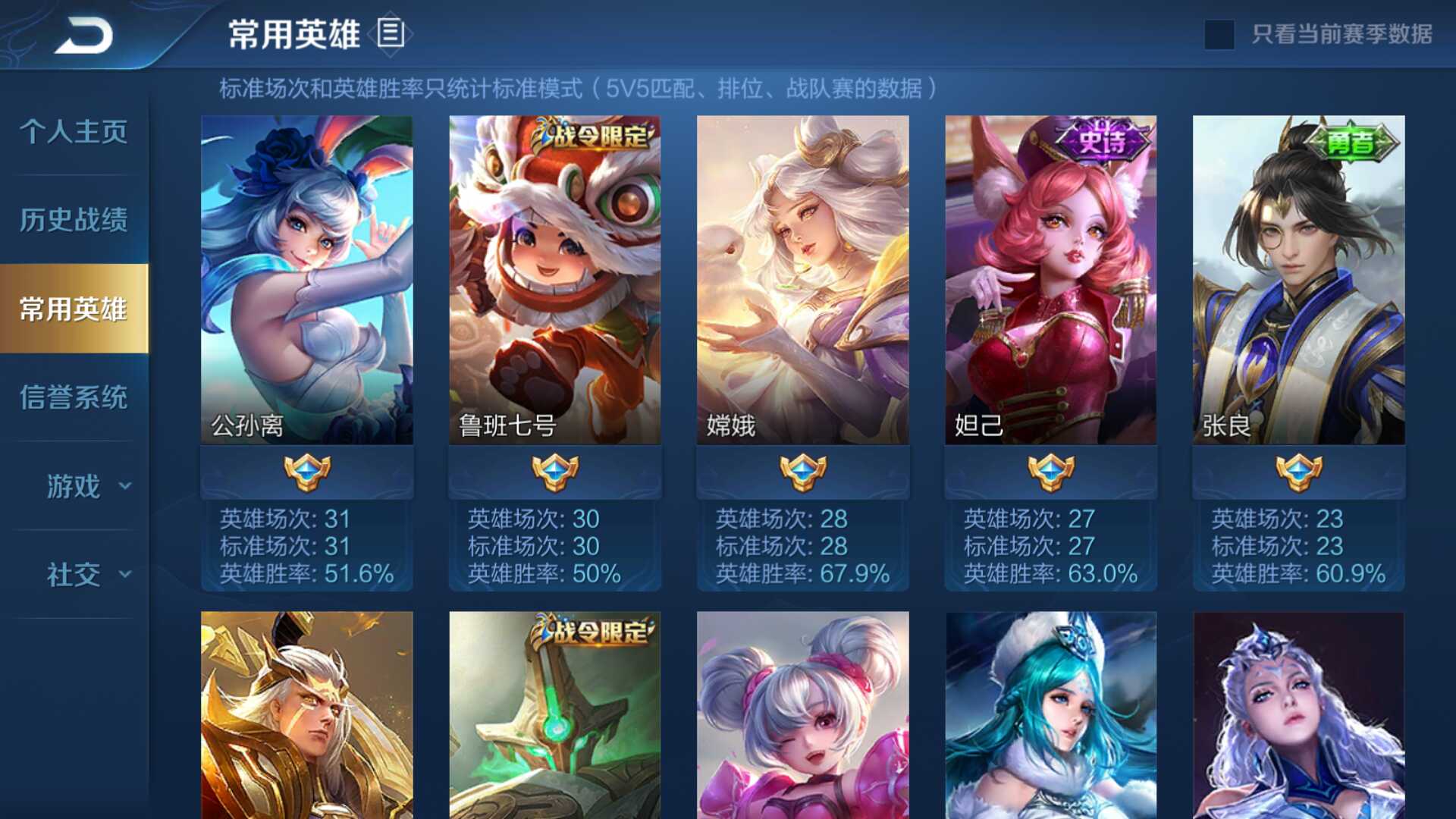1456x819 pixels.
Task: Select the 常用英雄 sidebar tab
Action: click(71, 309)
